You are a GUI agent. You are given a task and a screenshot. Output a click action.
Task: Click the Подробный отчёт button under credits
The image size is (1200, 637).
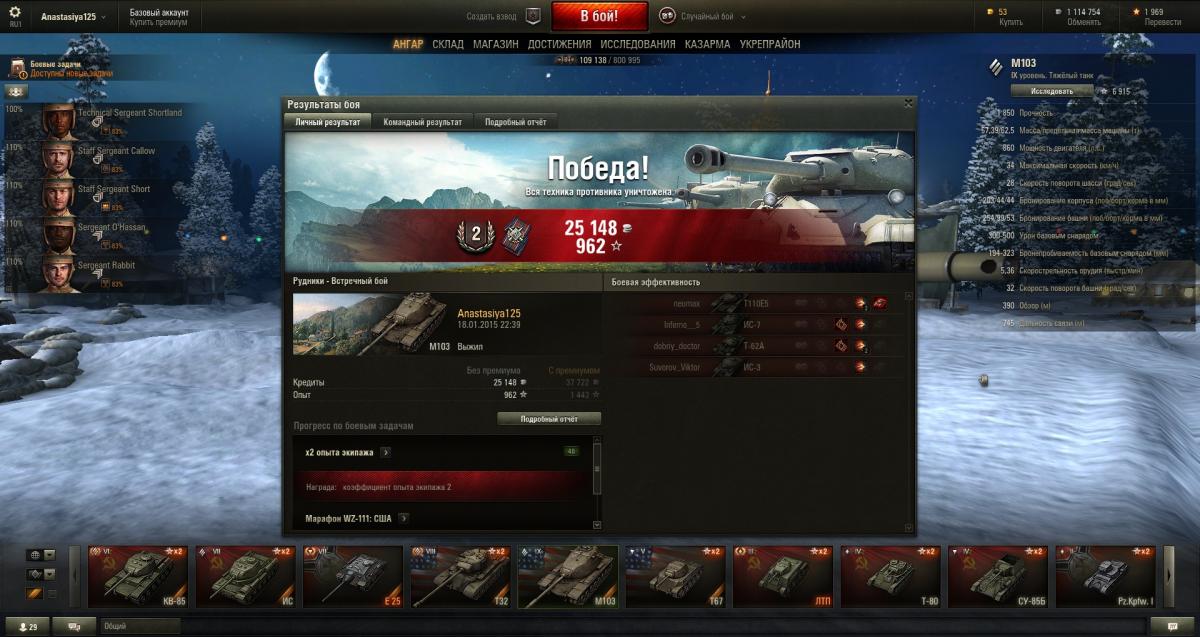tap(549, 419)
